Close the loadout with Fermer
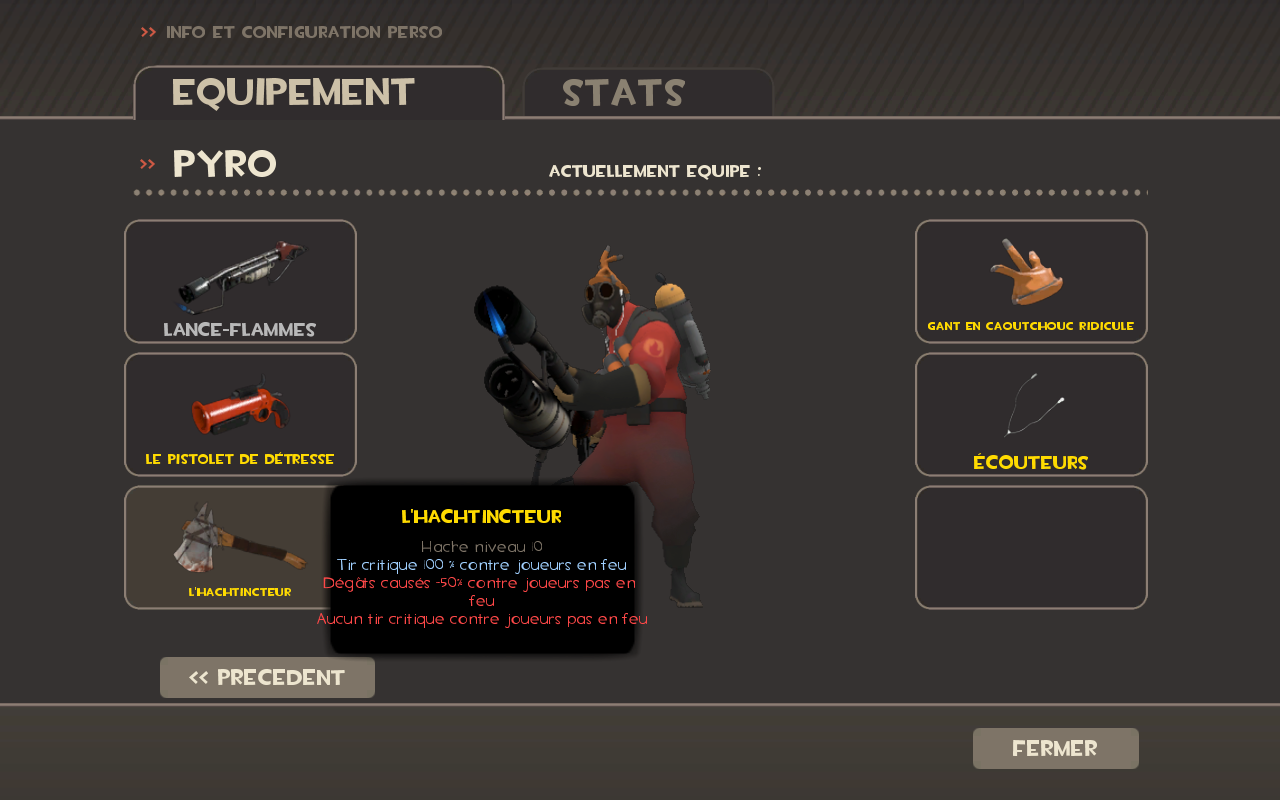The image size is (1280, 800). click(x=1055, y=748)
